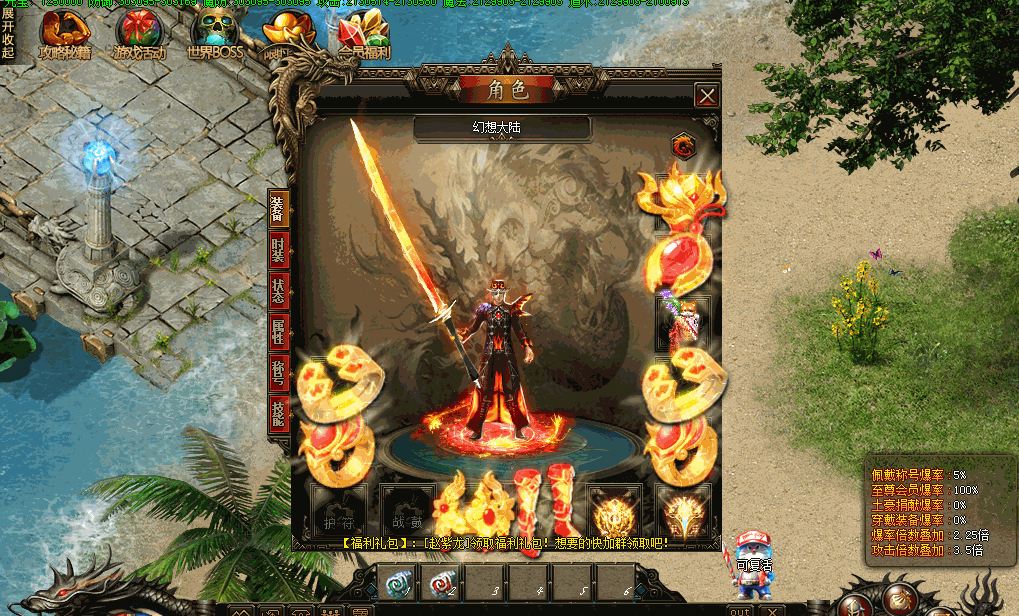
Task: Click the small out button
Action: tap(740, 610)
